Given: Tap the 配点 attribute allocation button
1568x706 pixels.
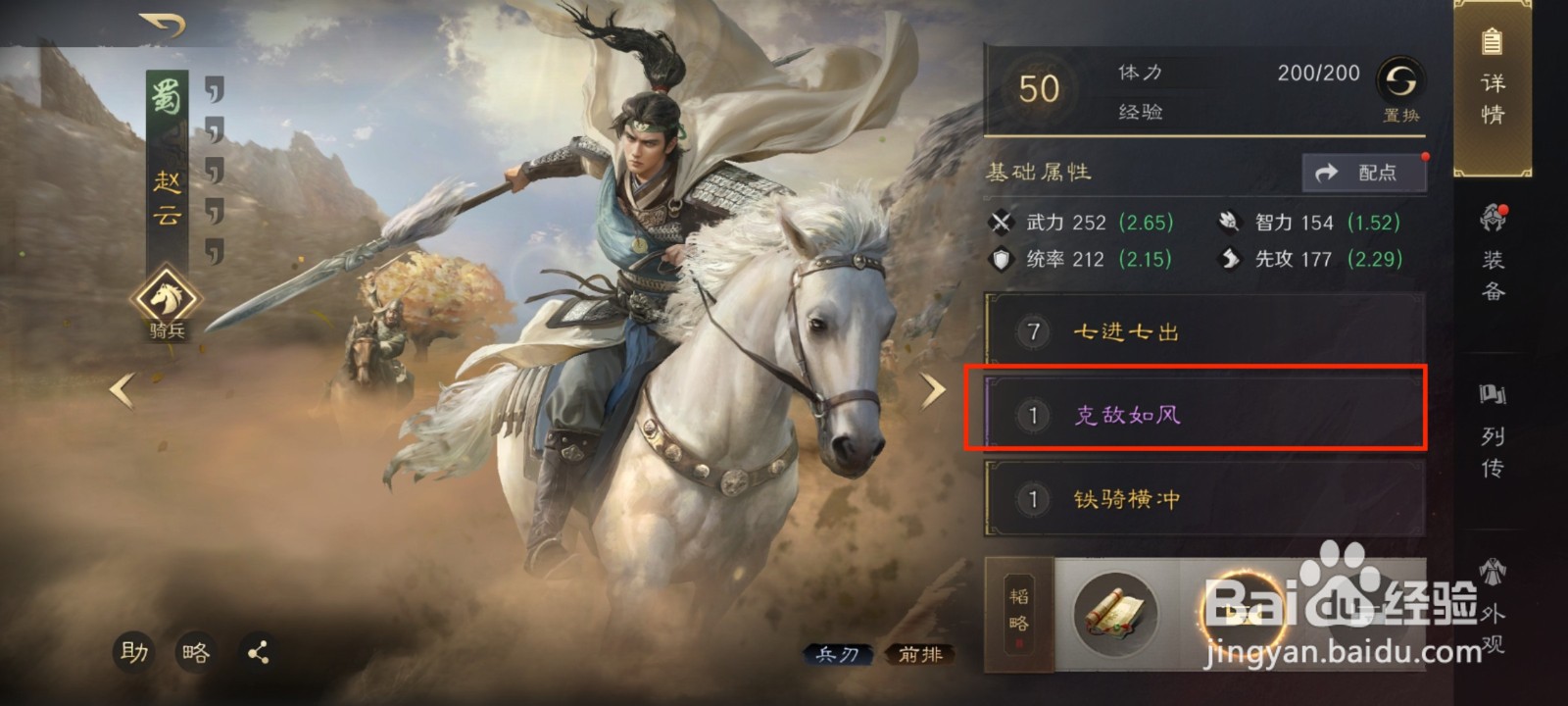Looking at the screenshot, I should 1365,172.
